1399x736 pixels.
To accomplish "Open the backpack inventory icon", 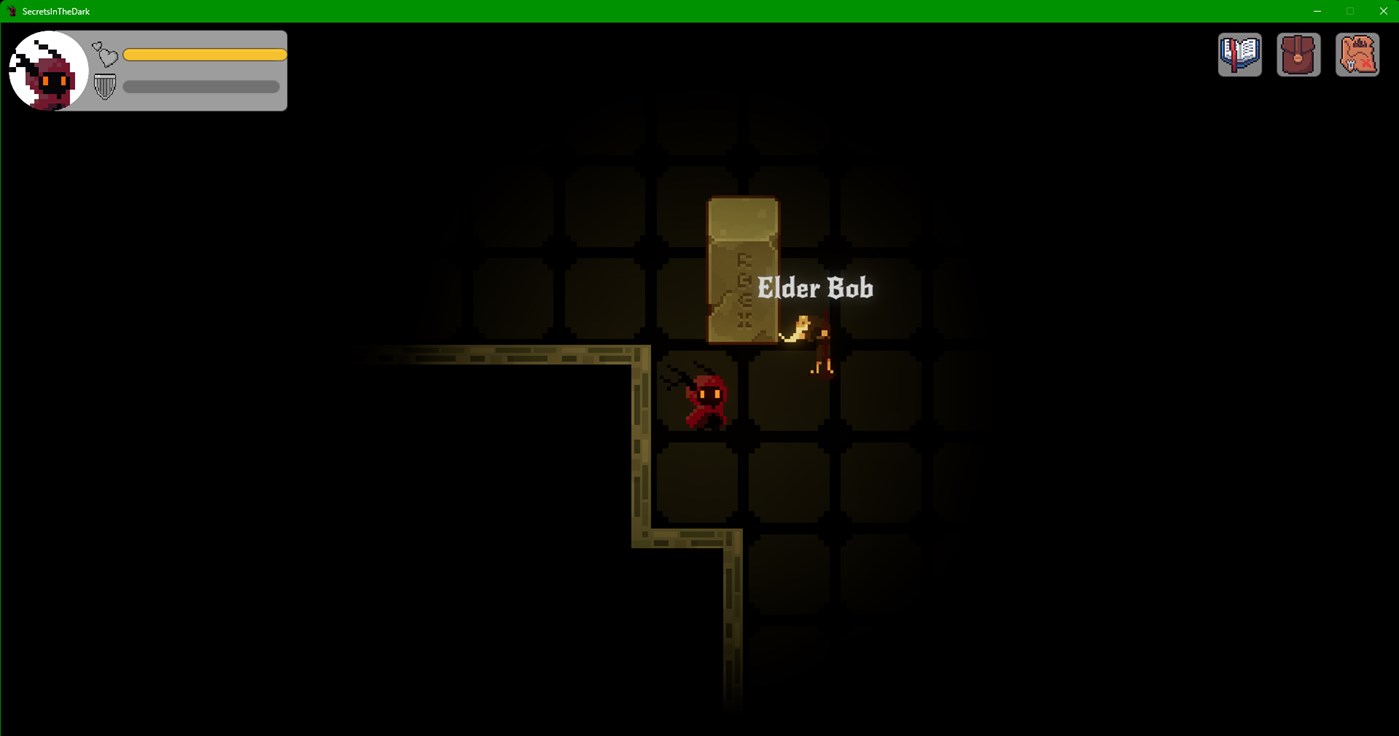I will coord(1297,54).
